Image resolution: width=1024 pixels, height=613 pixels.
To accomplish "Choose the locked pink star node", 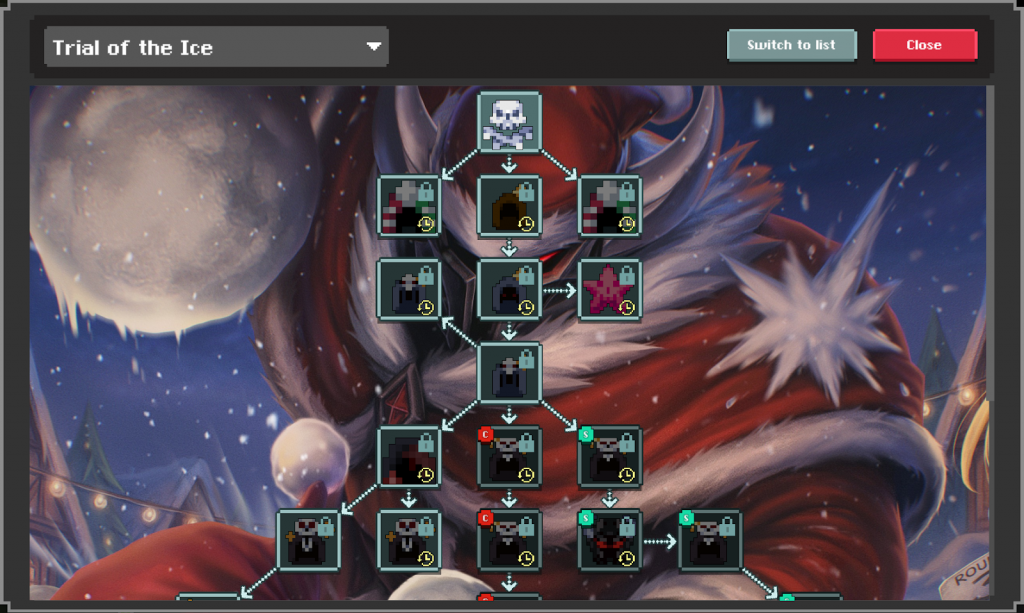I will point(609,290).
